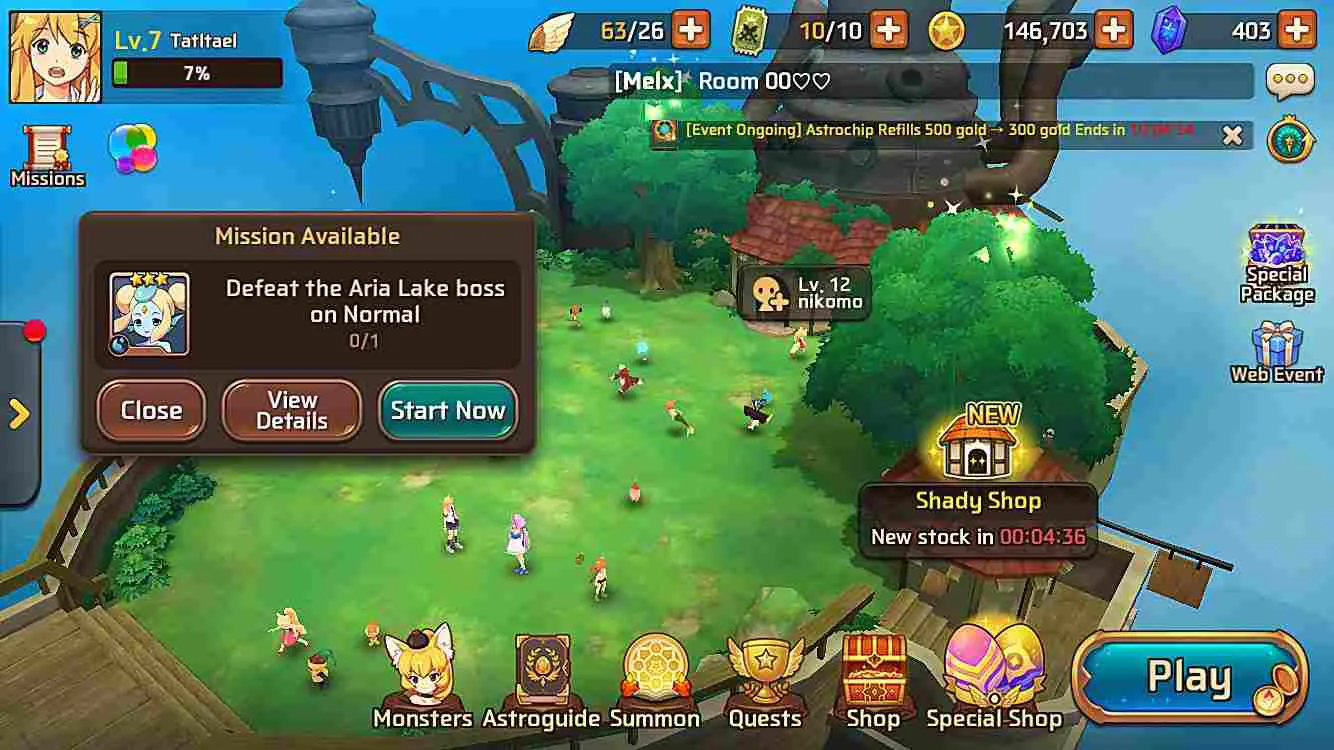Add gold with the plus next to 146,703
The width and height of the screenshot is (1334, 750).
[1113, 30]
